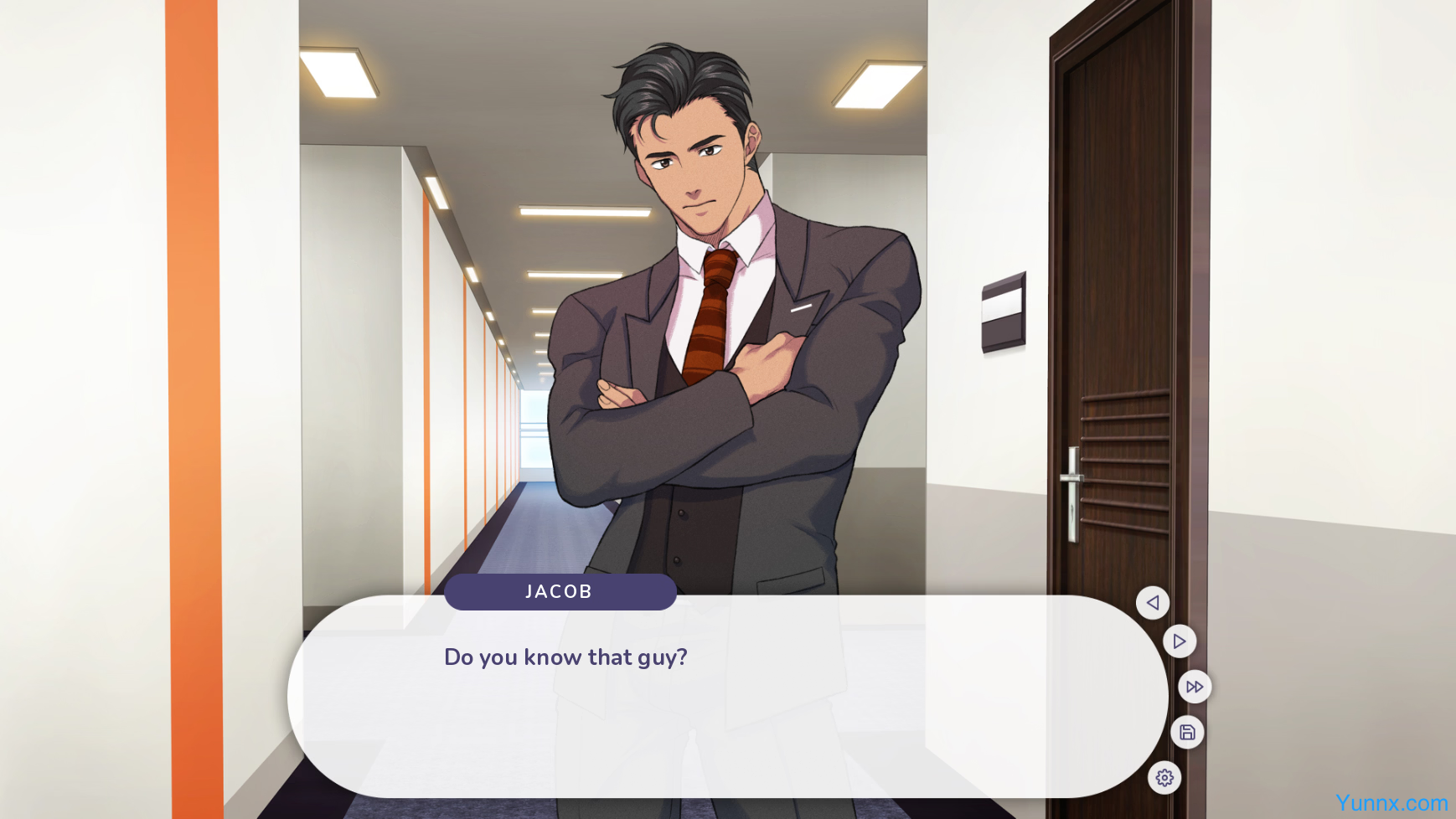Go back to the previous dialogue line
Screen dimensions: 1456x819
1152,603
